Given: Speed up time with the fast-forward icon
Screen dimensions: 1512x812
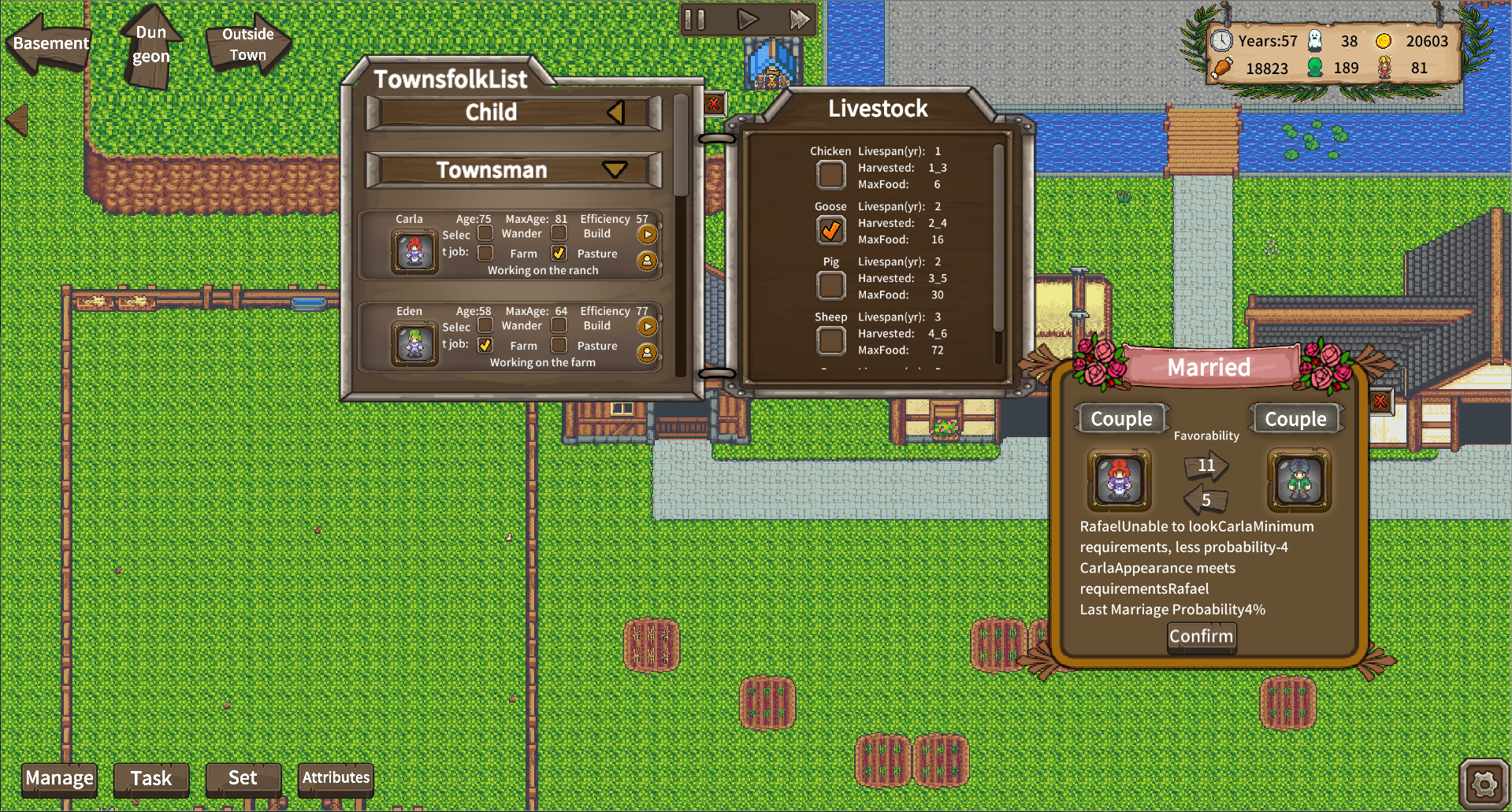Looking at the screenshot, I should pos(799,20).
